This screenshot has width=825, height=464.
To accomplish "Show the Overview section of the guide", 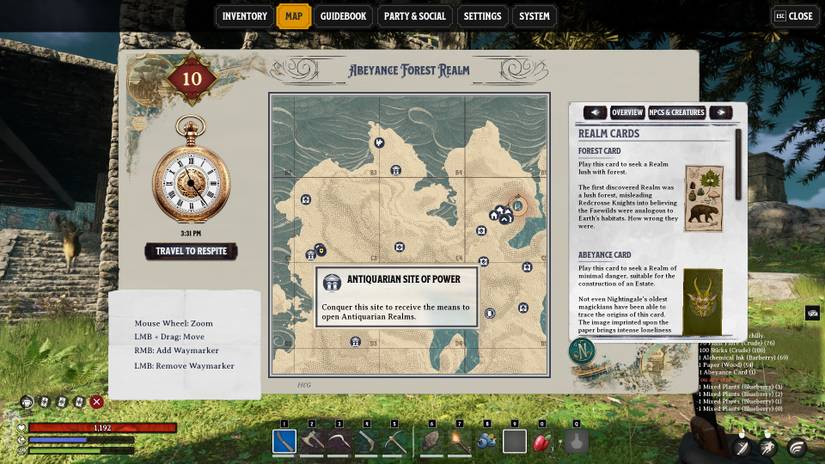I will tap(627, 113).
